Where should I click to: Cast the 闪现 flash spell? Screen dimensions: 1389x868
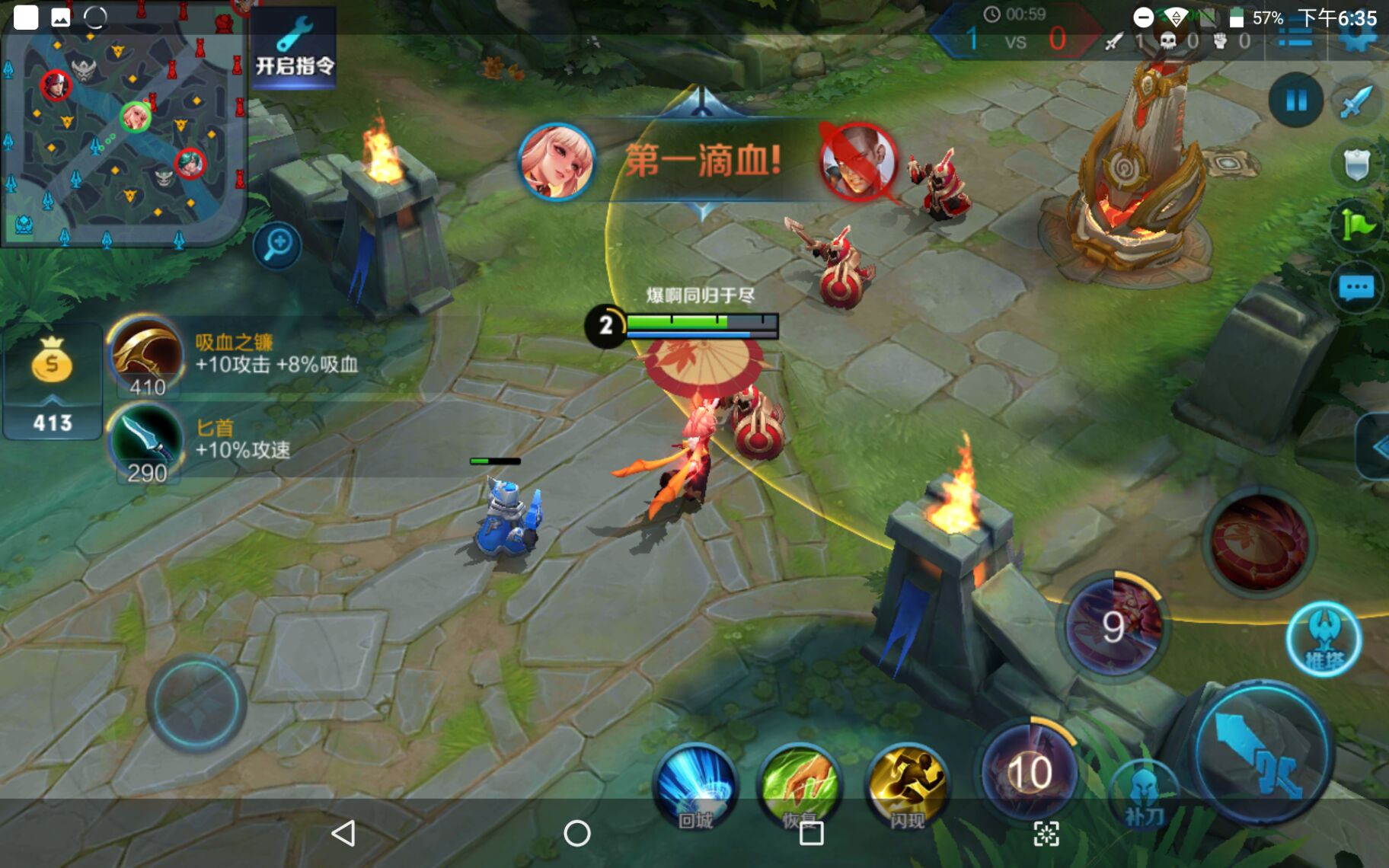(x=906, y=786)
